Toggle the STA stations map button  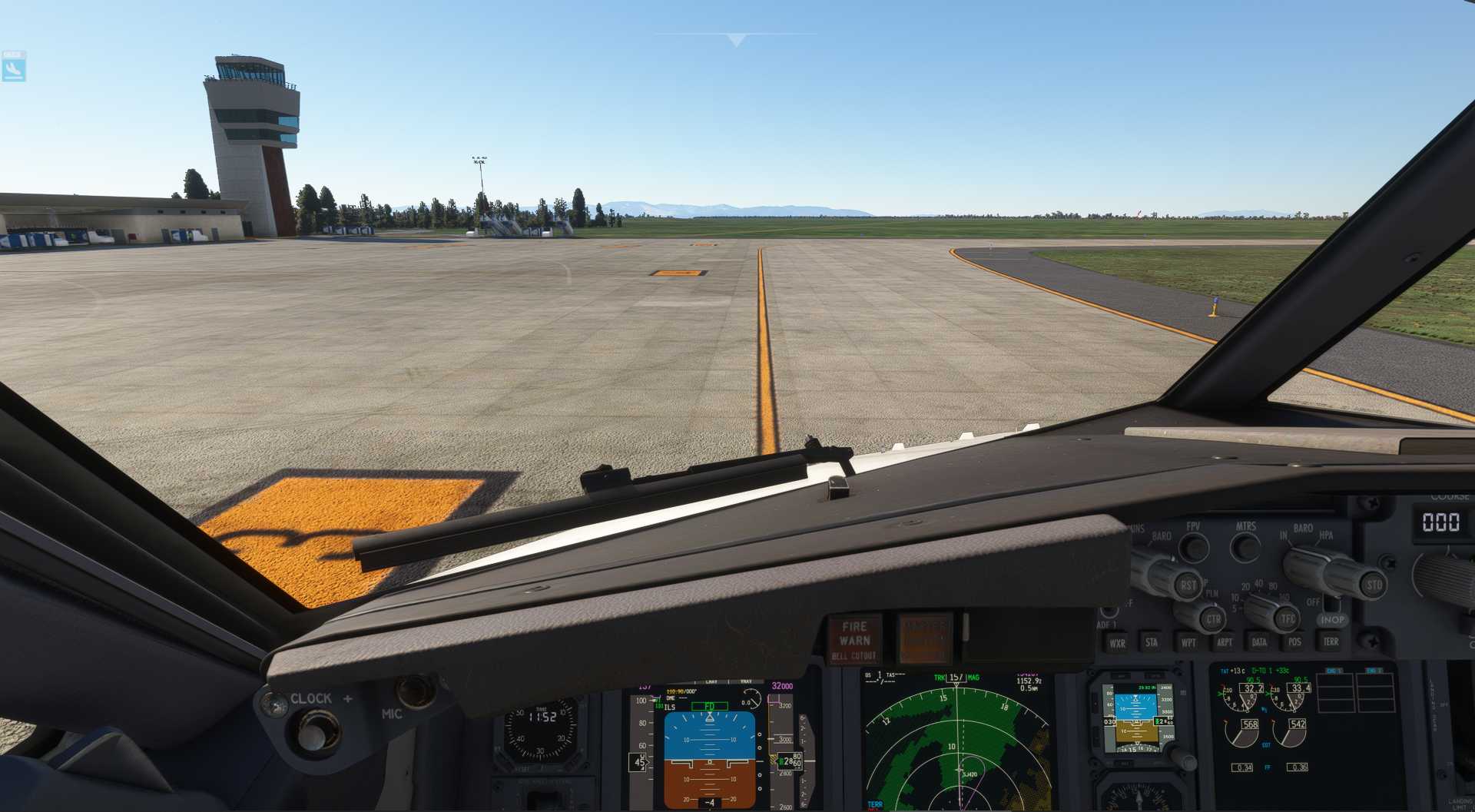click(x=1152, y=642)
